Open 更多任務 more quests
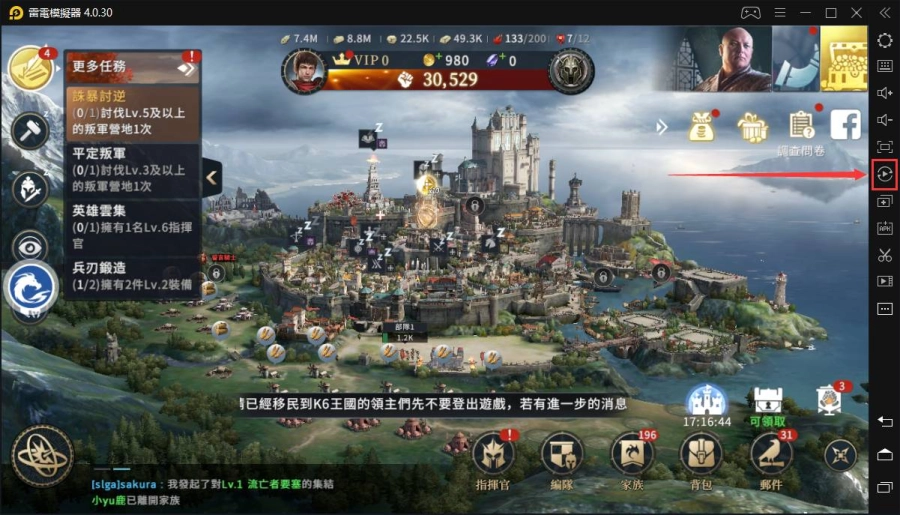The width and height of the screenshot is (900, 515). click(x=132, y=67)
